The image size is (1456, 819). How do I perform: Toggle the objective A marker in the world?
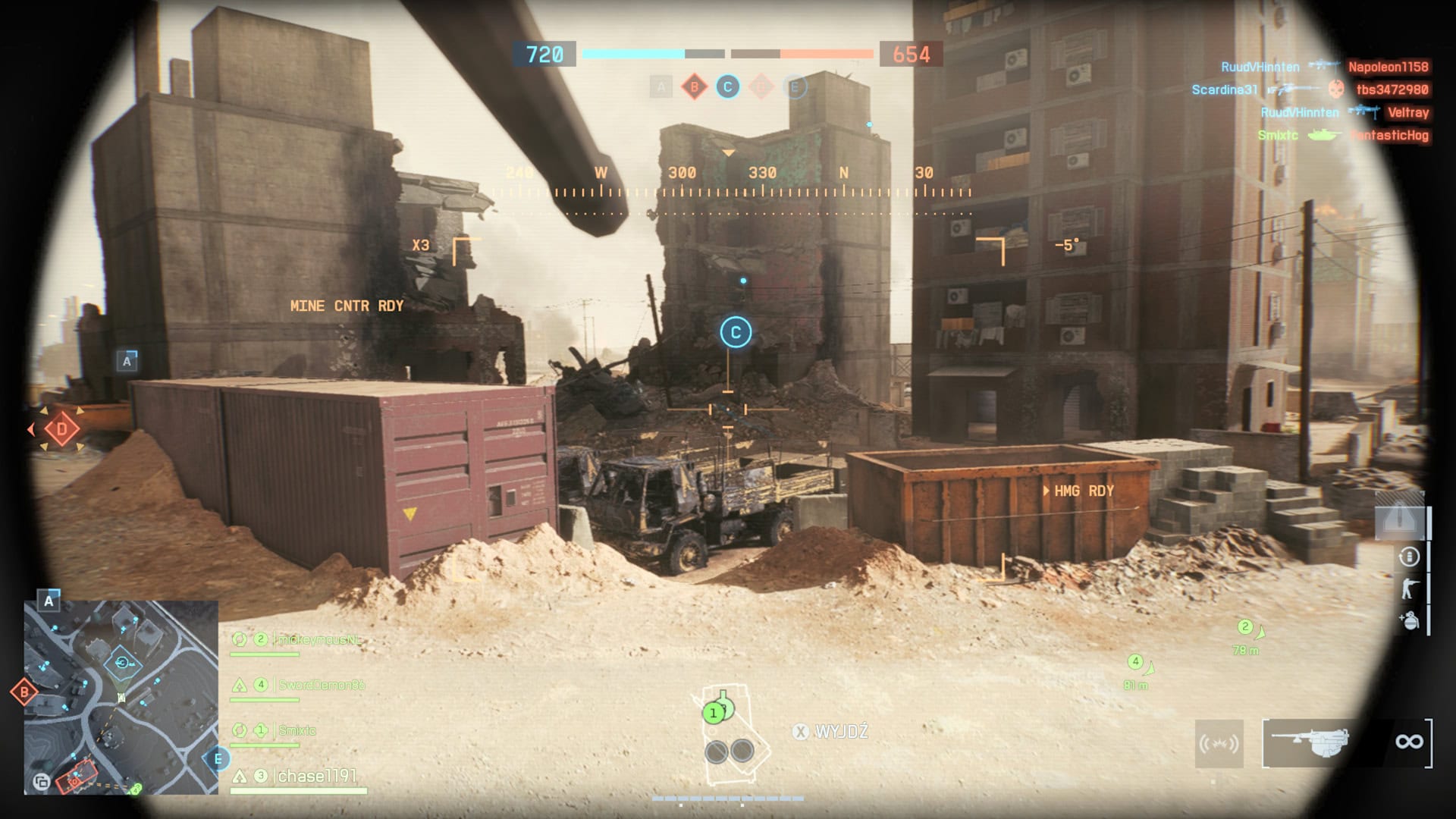pos(126,362)
